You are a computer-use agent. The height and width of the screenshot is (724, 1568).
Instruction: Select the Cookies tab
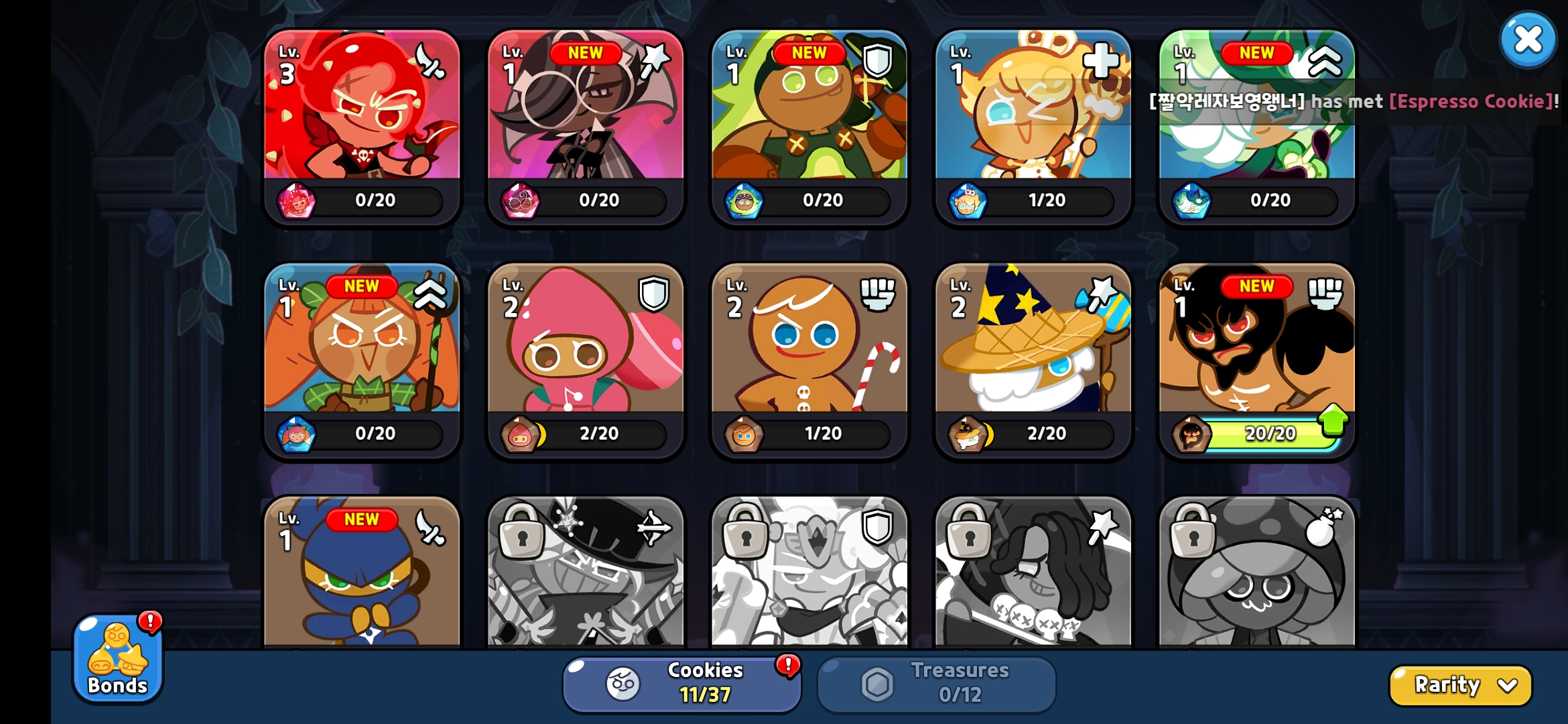(x=681, y=682)
